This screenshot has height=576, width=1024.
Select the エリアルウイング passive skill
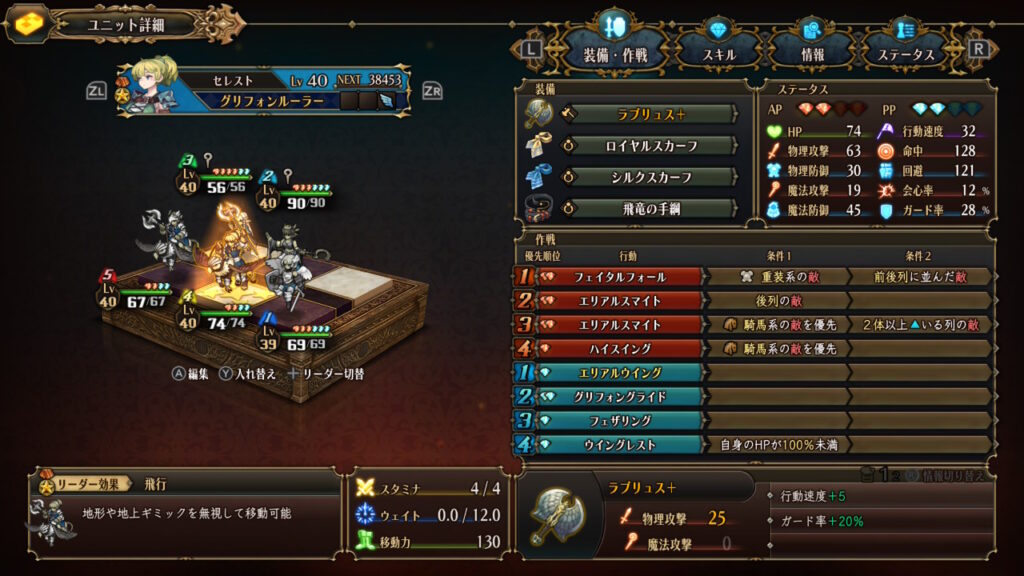point(620,372)
